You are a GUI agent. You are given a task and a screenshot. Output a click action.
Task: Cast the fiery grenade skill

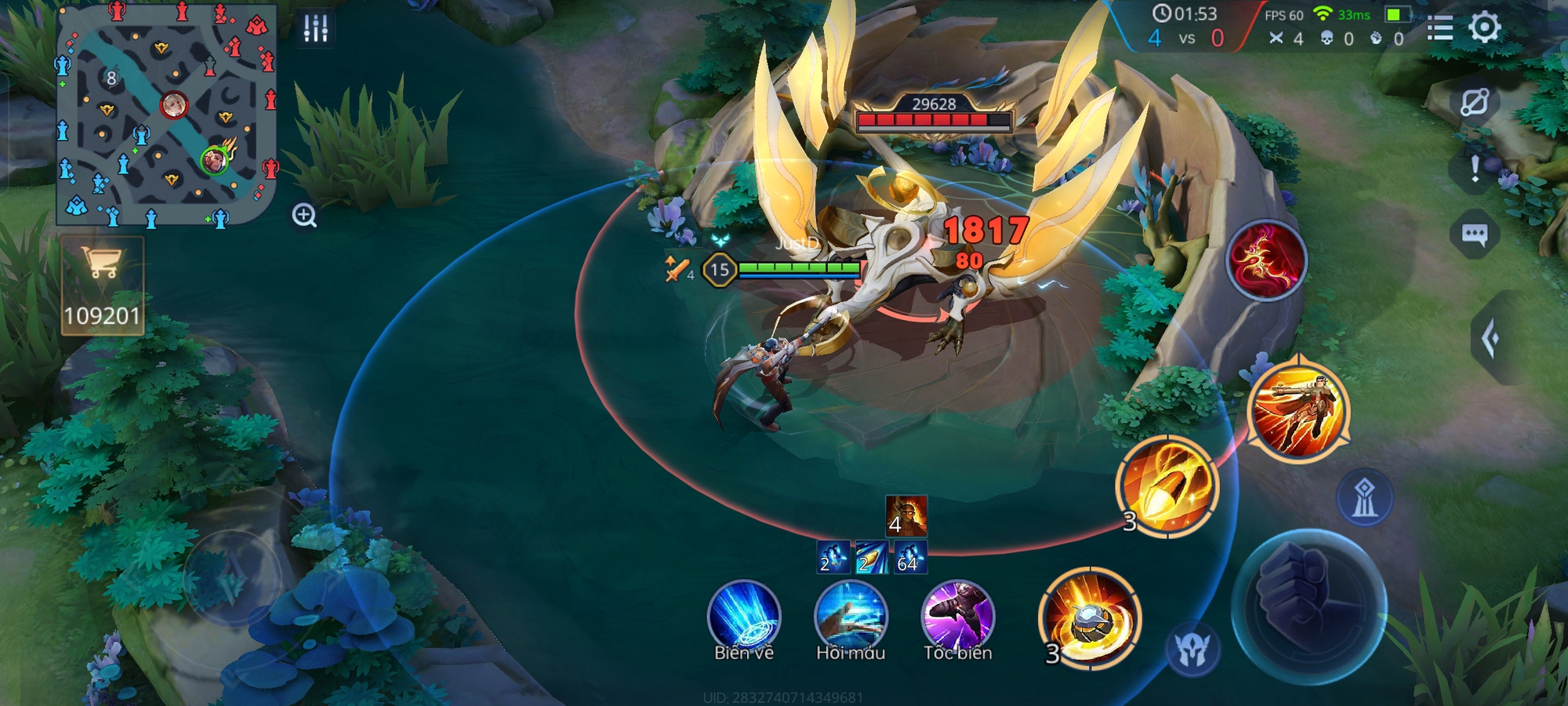1090,619
